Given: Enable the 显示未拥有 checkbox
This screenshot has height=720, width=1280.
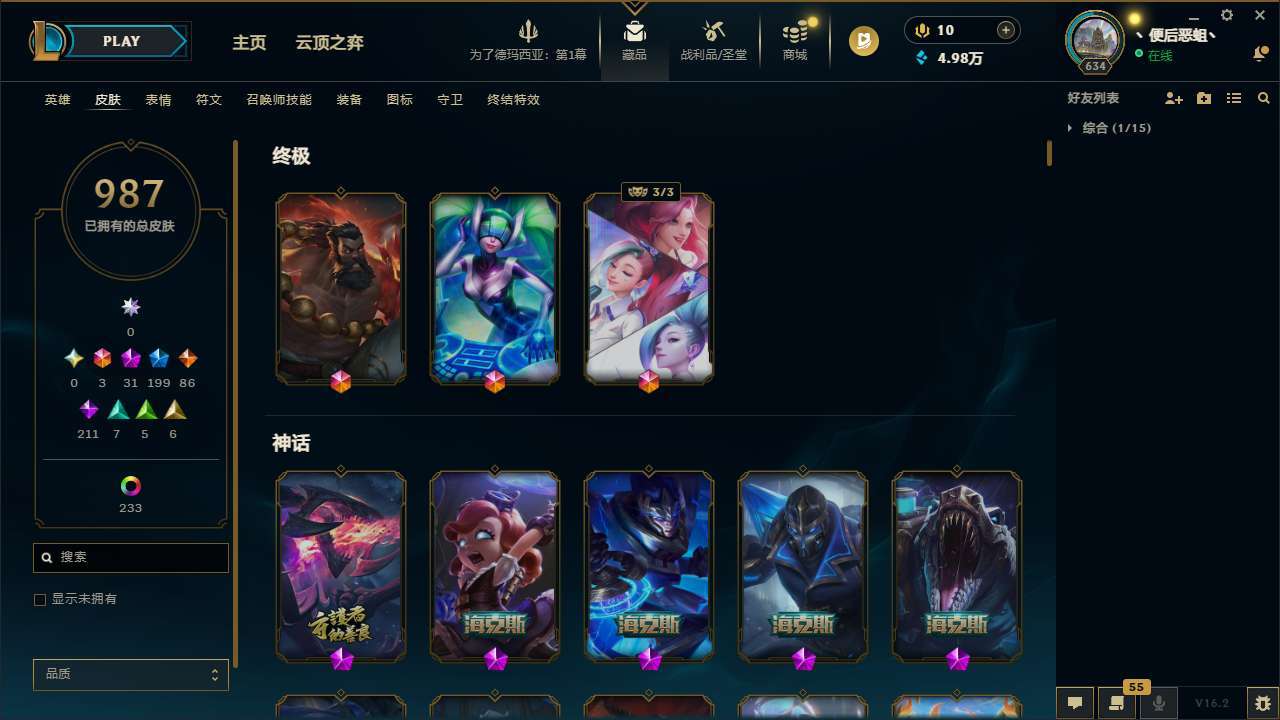Looking at the screenshot, I should click(40, 599).
